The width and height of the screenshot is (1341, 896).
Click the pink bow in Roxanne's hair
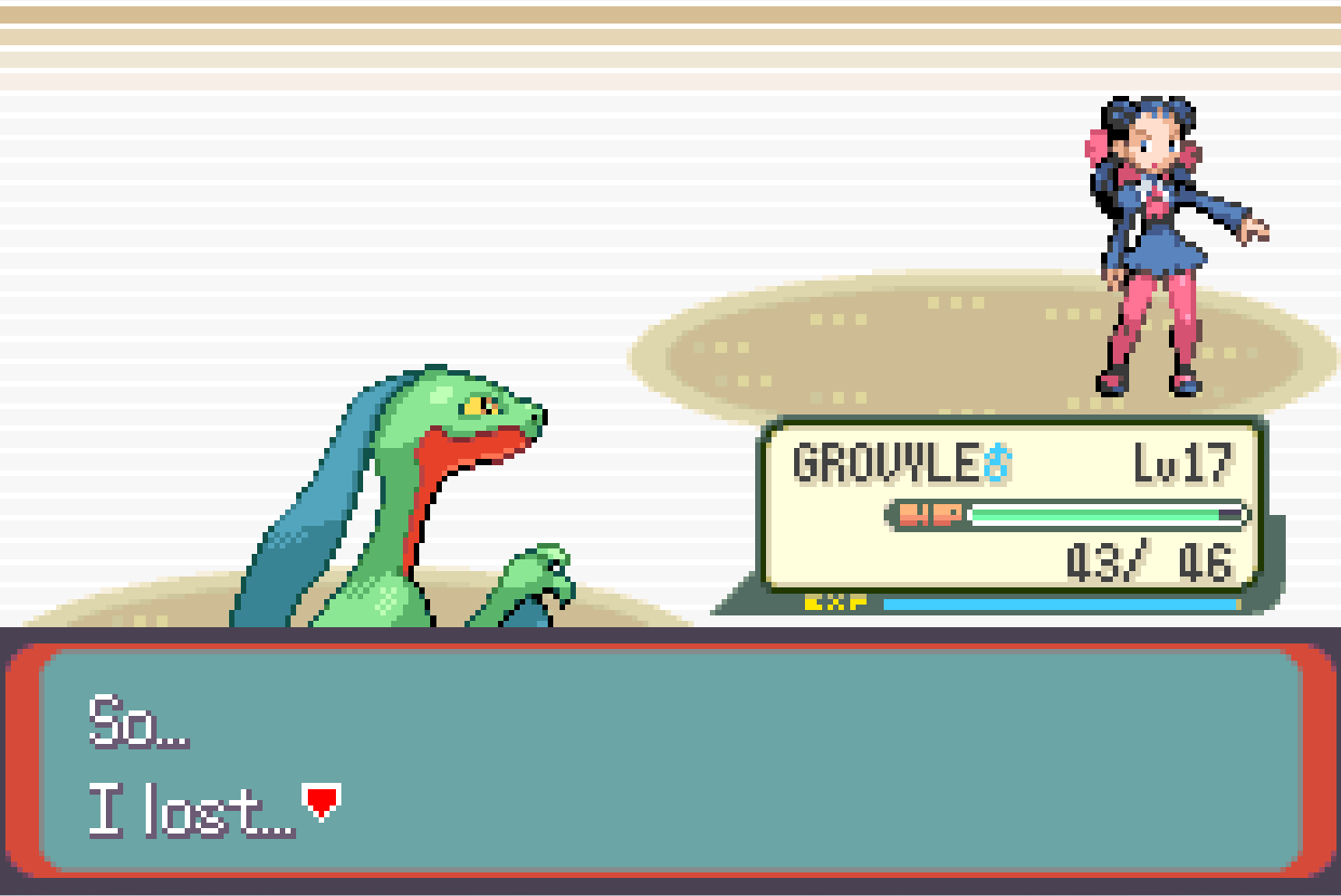click(x=1095, y=145)
